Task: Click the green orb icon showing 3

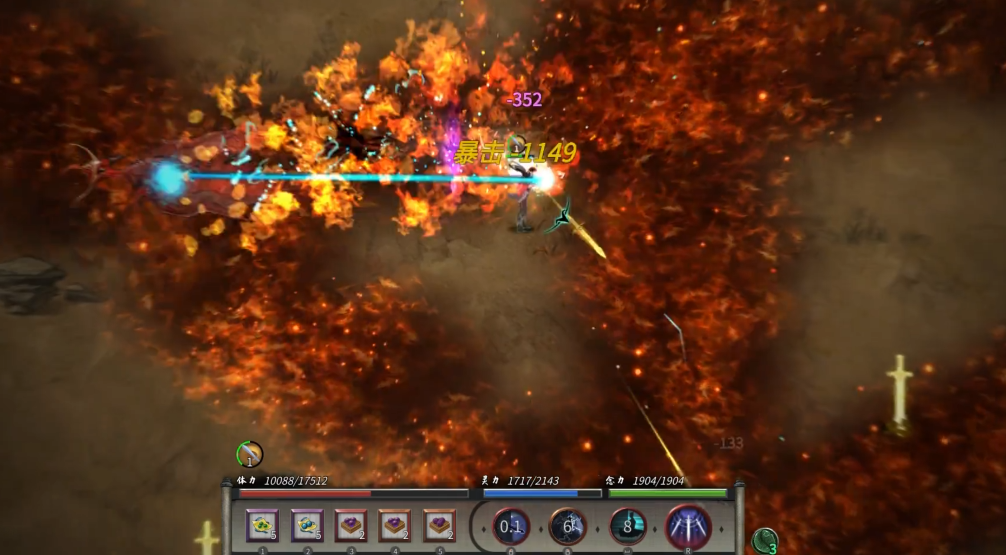Action: click(765, 541)
